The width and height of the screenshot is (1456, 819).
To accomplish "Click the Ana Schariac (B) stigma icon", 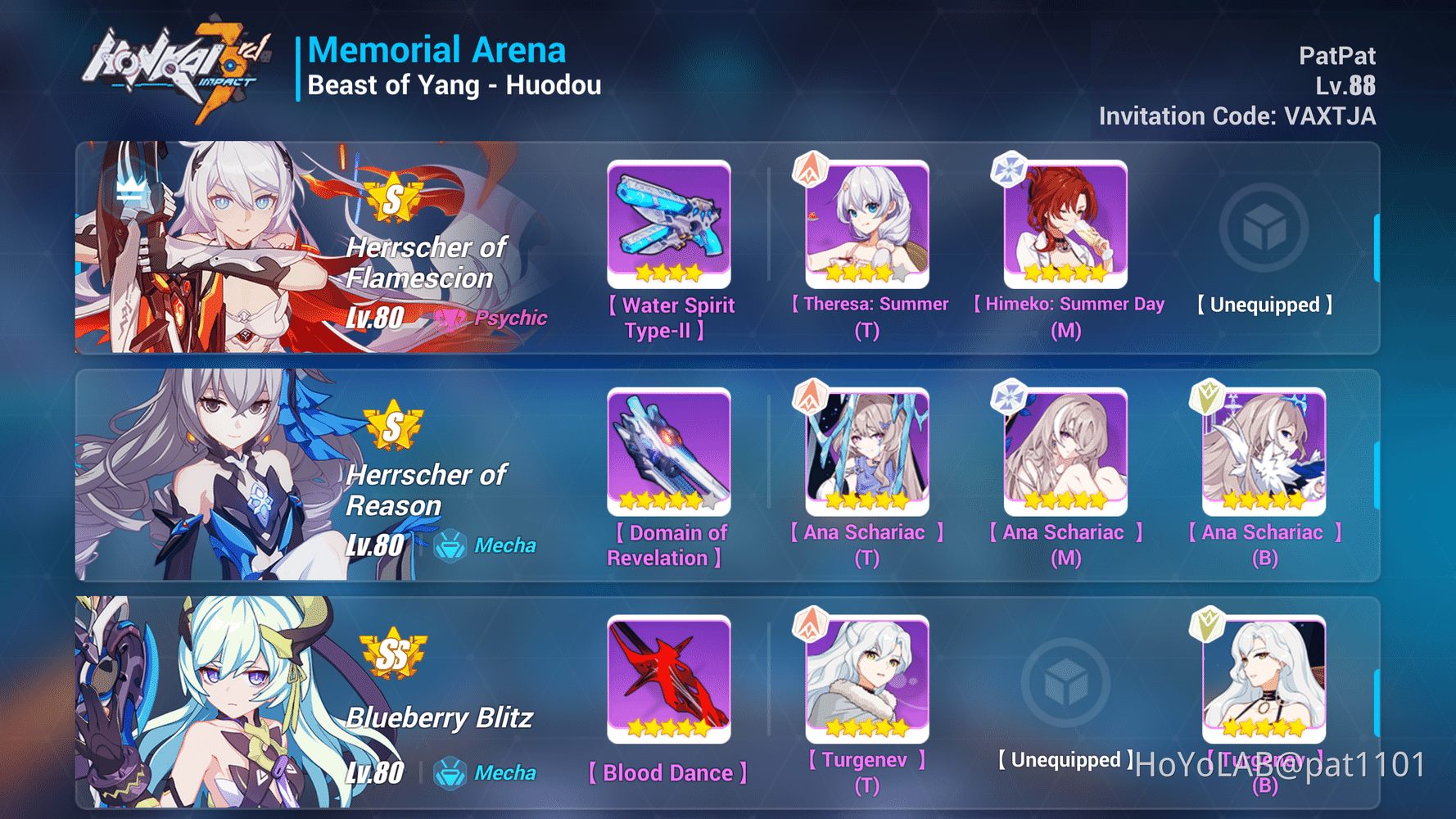I will [1263, 450].
